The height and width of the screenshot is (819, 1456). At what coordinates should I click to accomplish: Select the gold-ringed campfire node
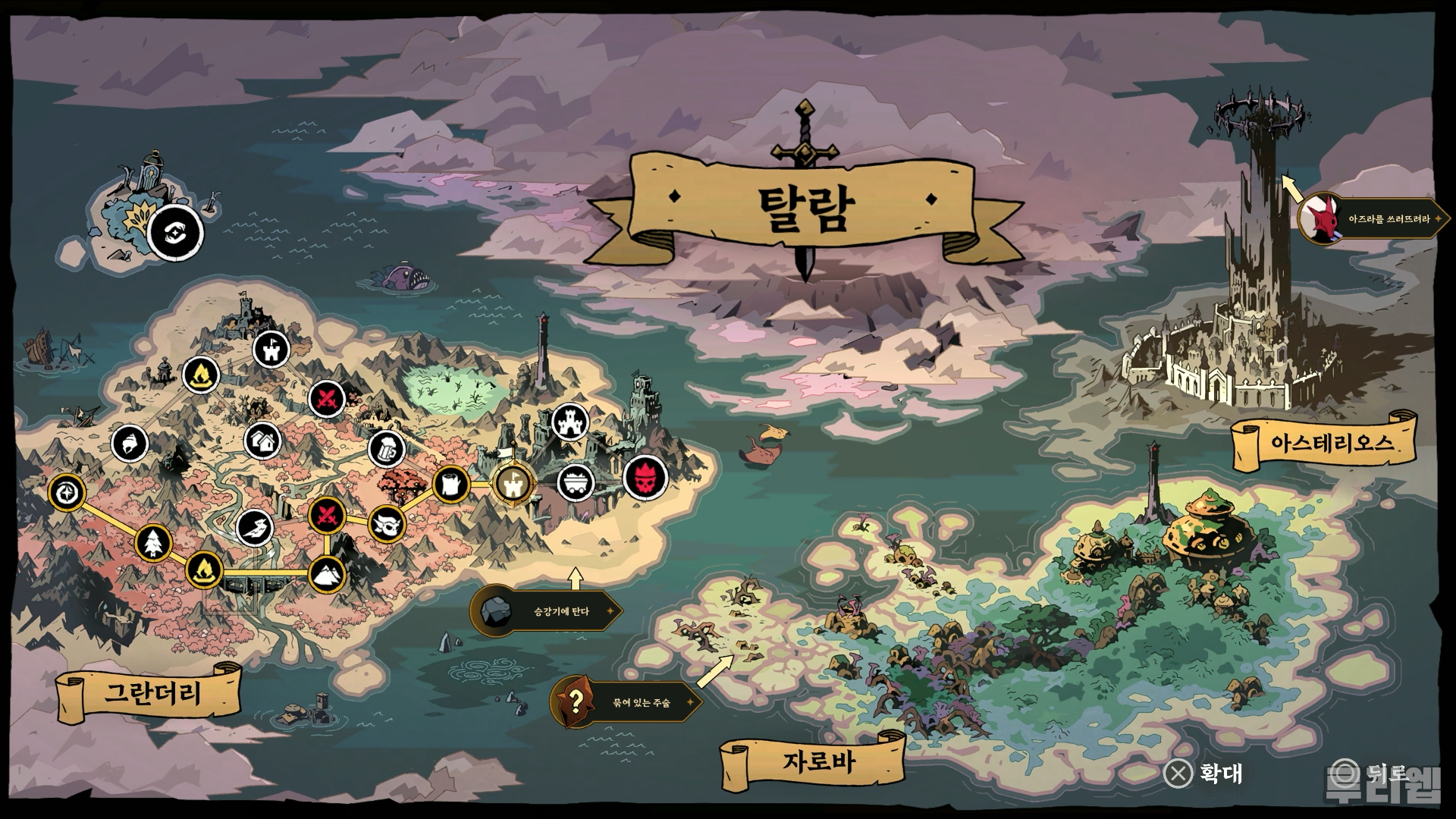point(203,569)
